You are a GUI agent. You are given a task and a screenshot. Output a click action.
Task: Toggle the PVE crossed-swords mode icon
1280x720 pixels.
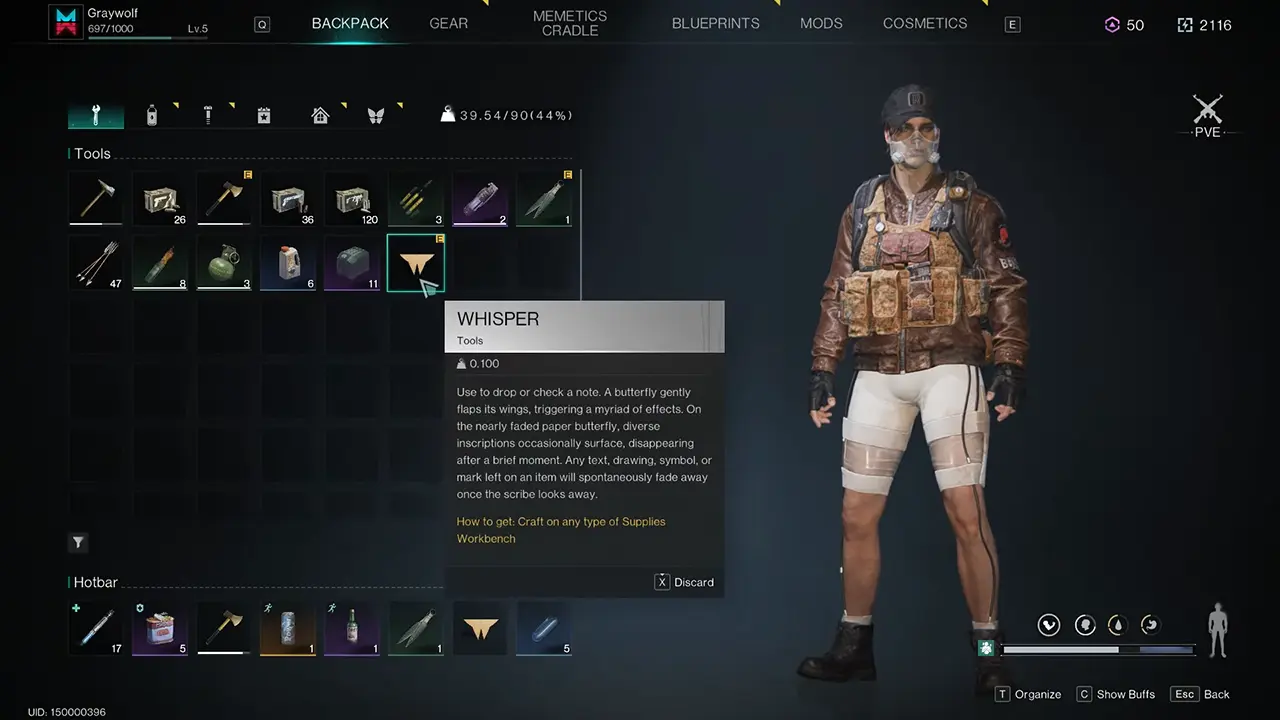click(1207, 110)
